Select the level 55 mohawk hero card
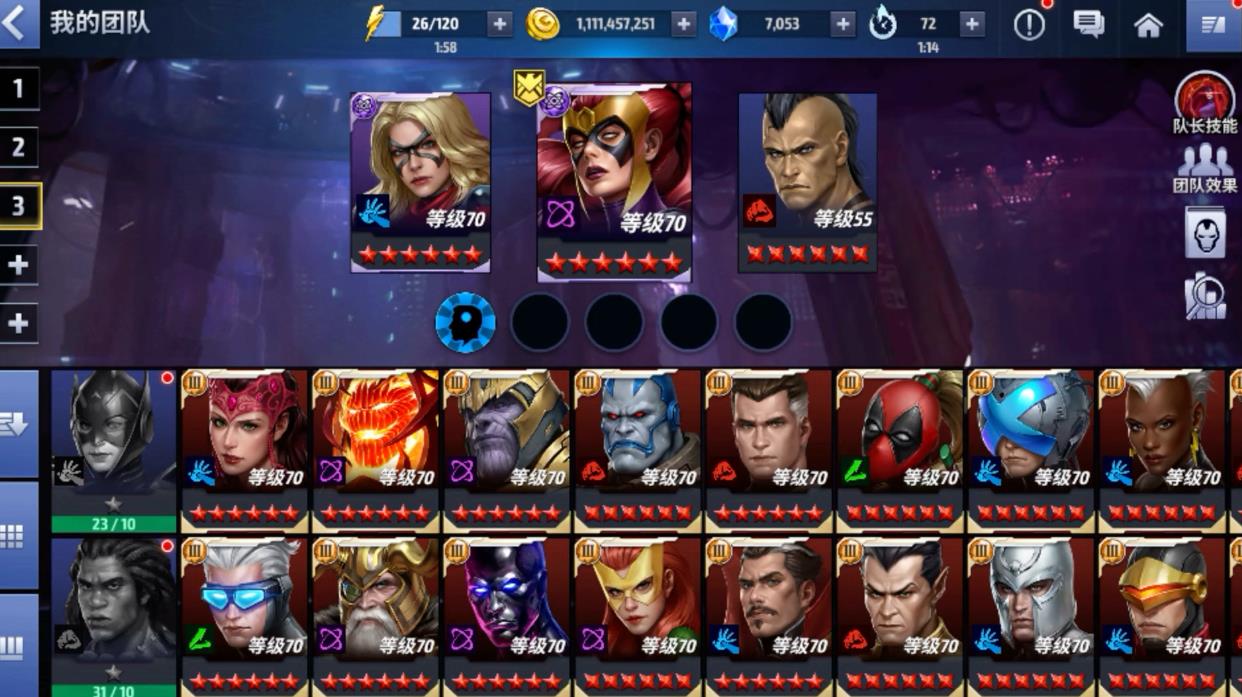The width and height of the screenshot is (1242, 697). 807,180
